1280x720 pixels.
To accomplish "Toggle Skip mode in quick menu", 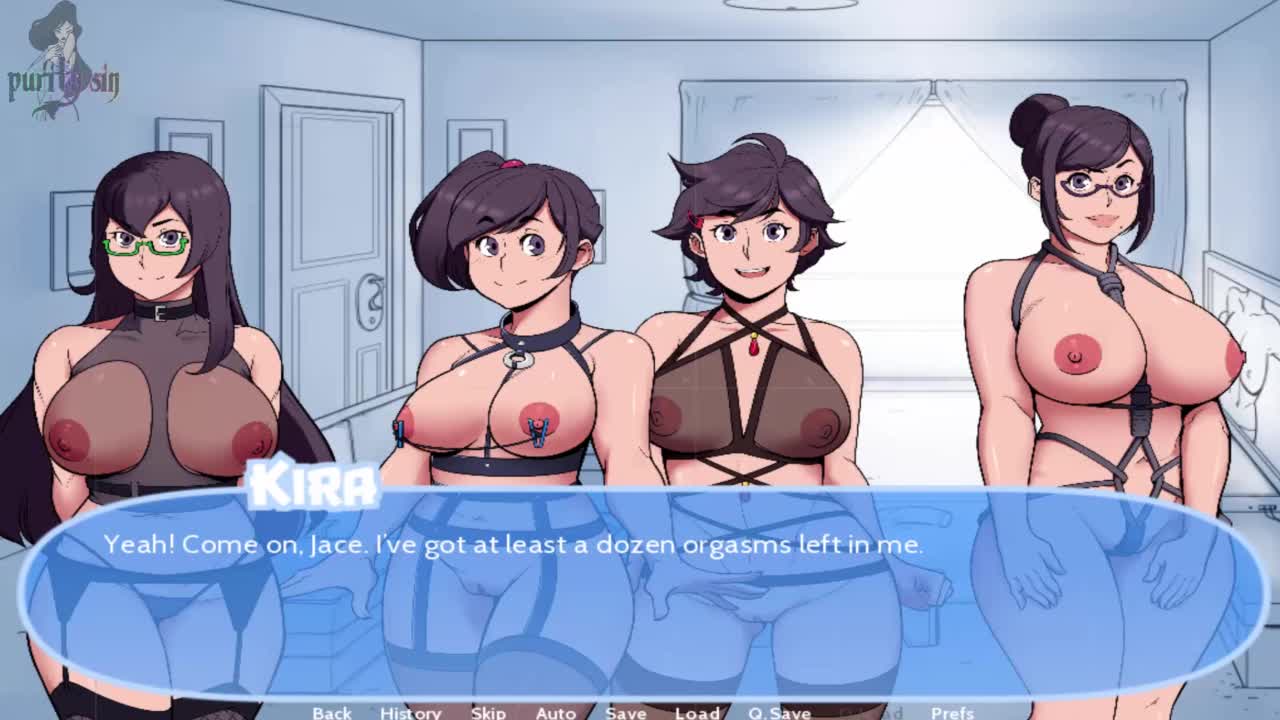I will tap(488, 712).
